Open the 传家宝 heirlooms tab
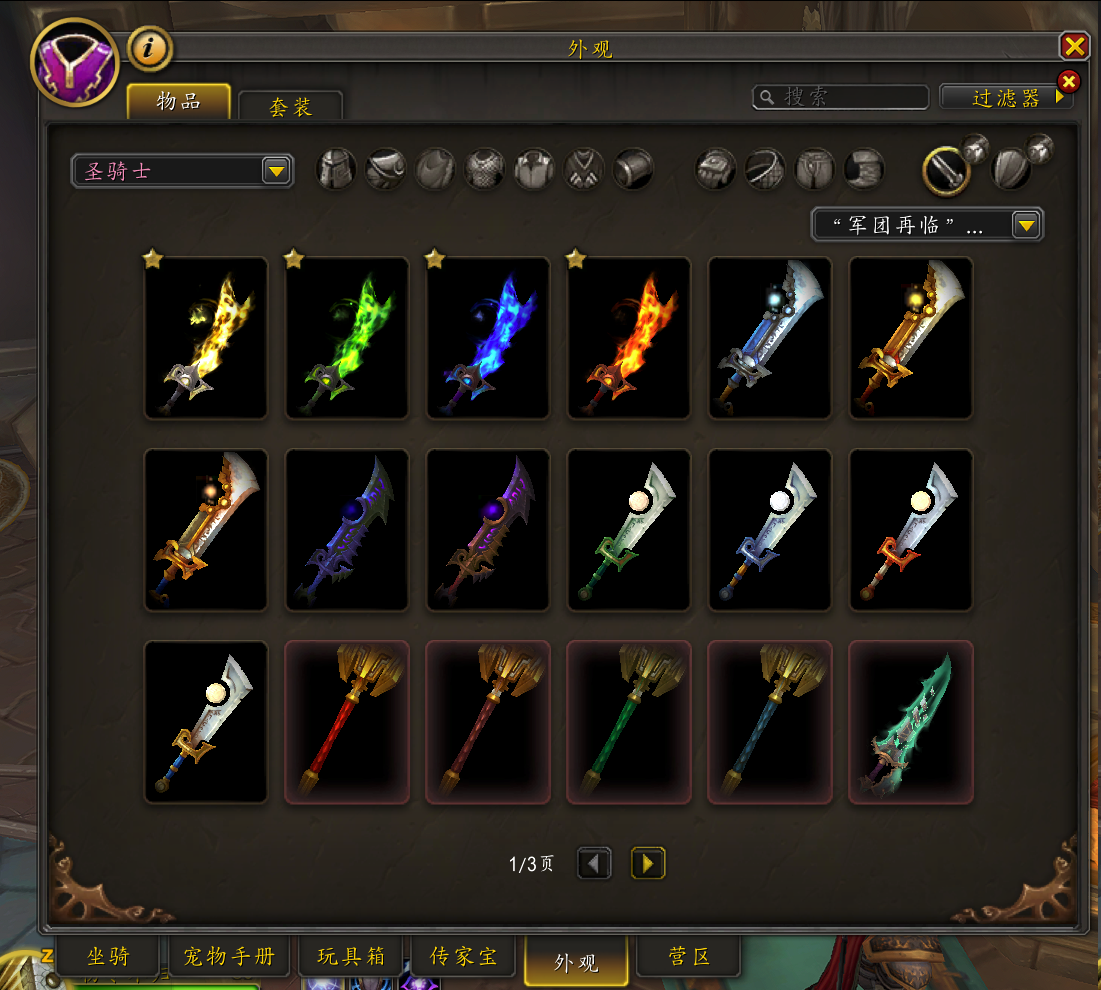The width and height of the screenshot is (1101, 990). point(463,956)
